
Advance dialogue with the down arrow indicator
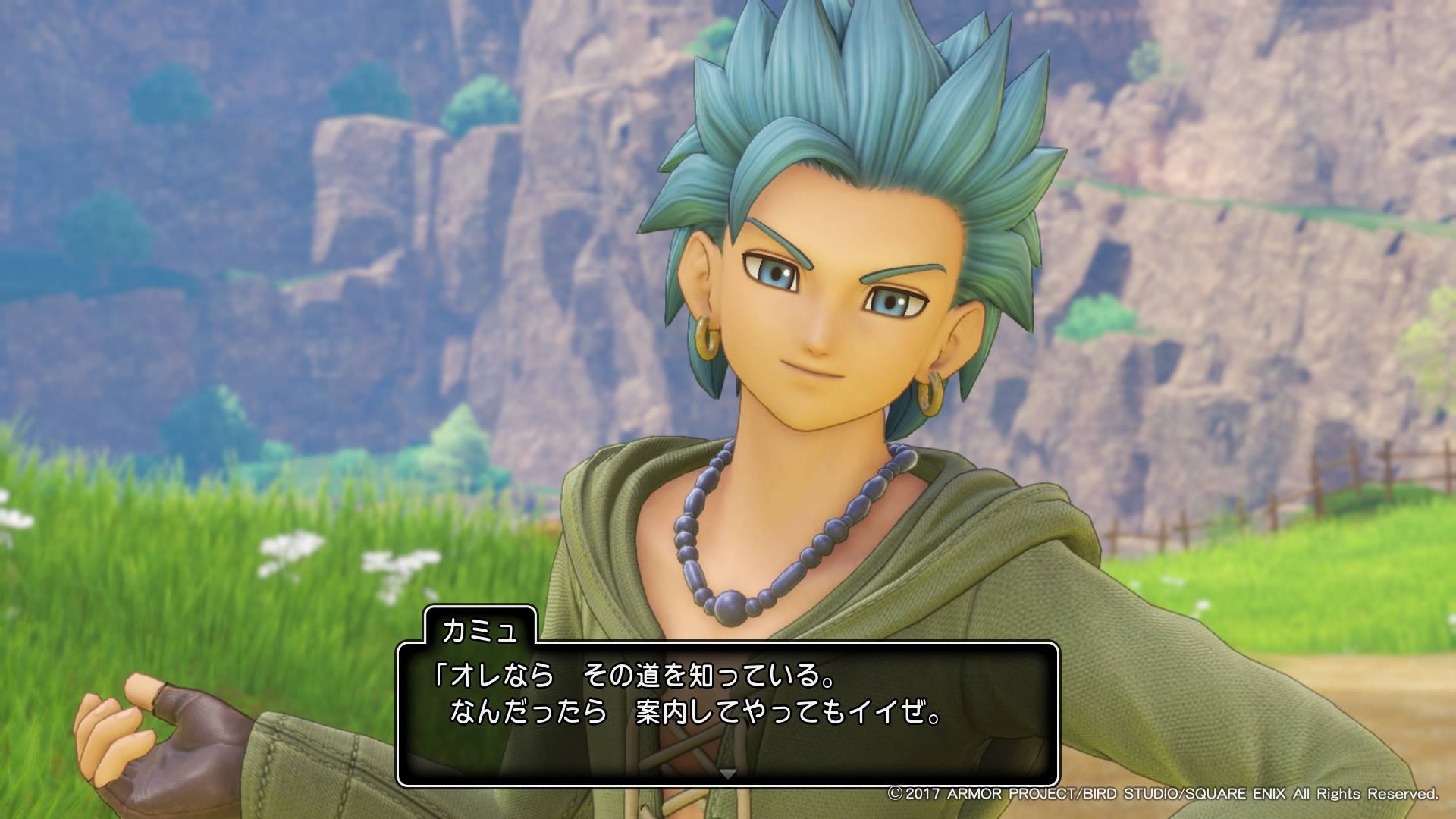pyautogui.click(x=728, y=773)
